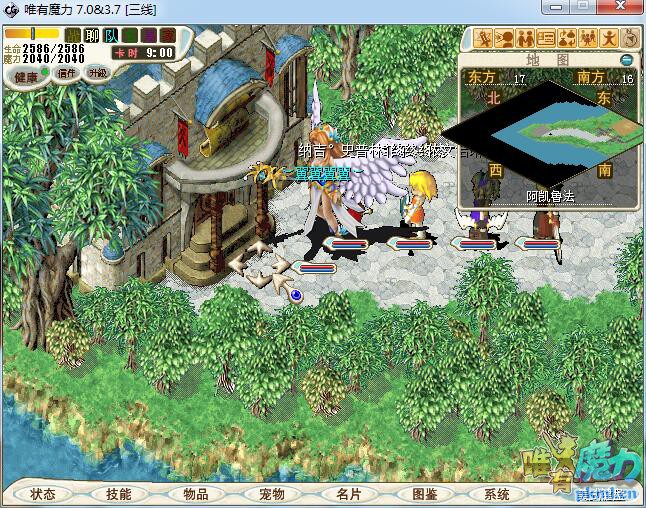
Task: Select the handshake trade action icon
Action: tap(525, 39)
